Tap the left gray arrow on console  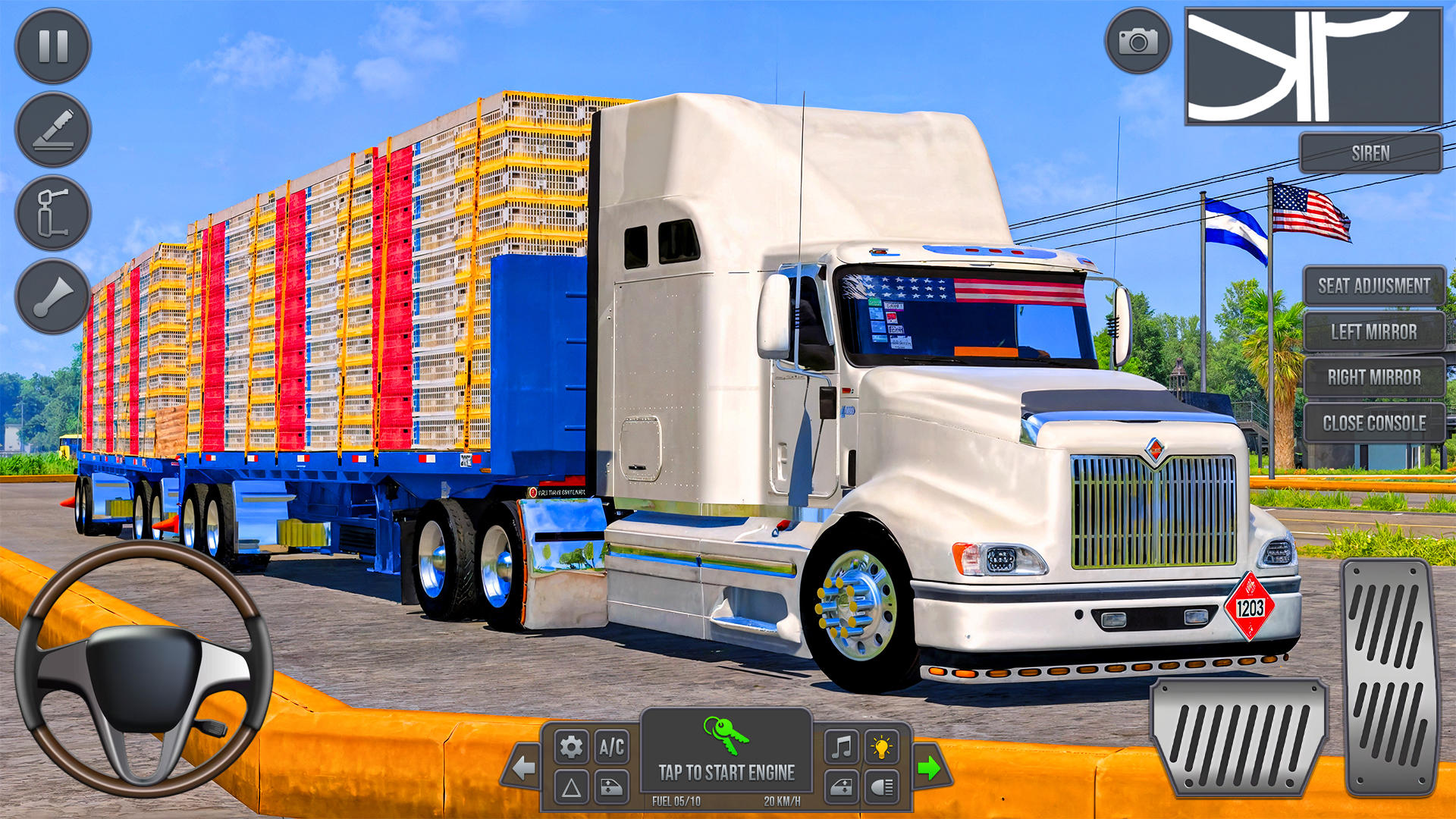pos(525,769)
